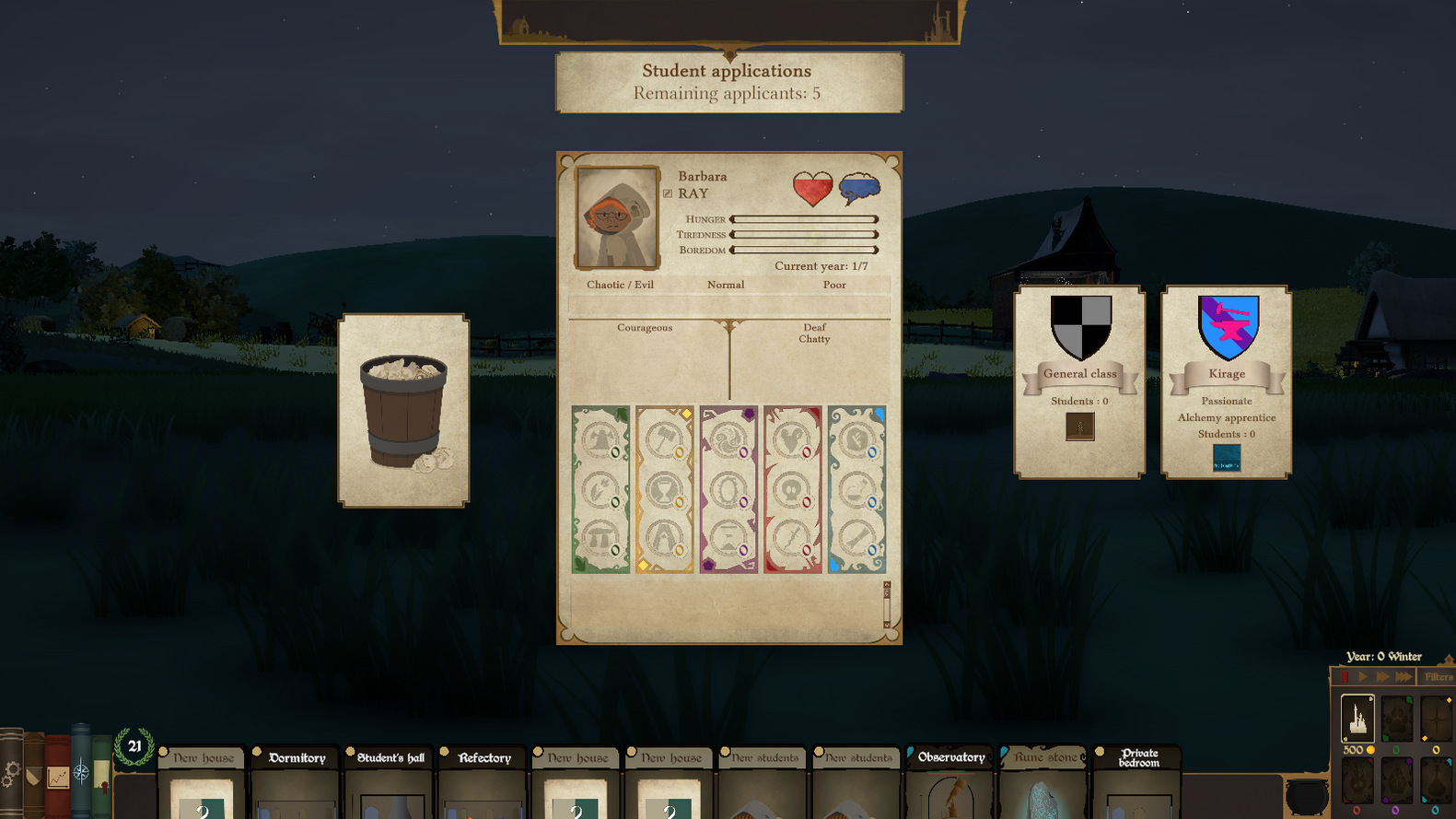Click the black cauldron icon
Viewport: 1456px width, 819px height.
pyautogui.click(x=1307, y=796)
